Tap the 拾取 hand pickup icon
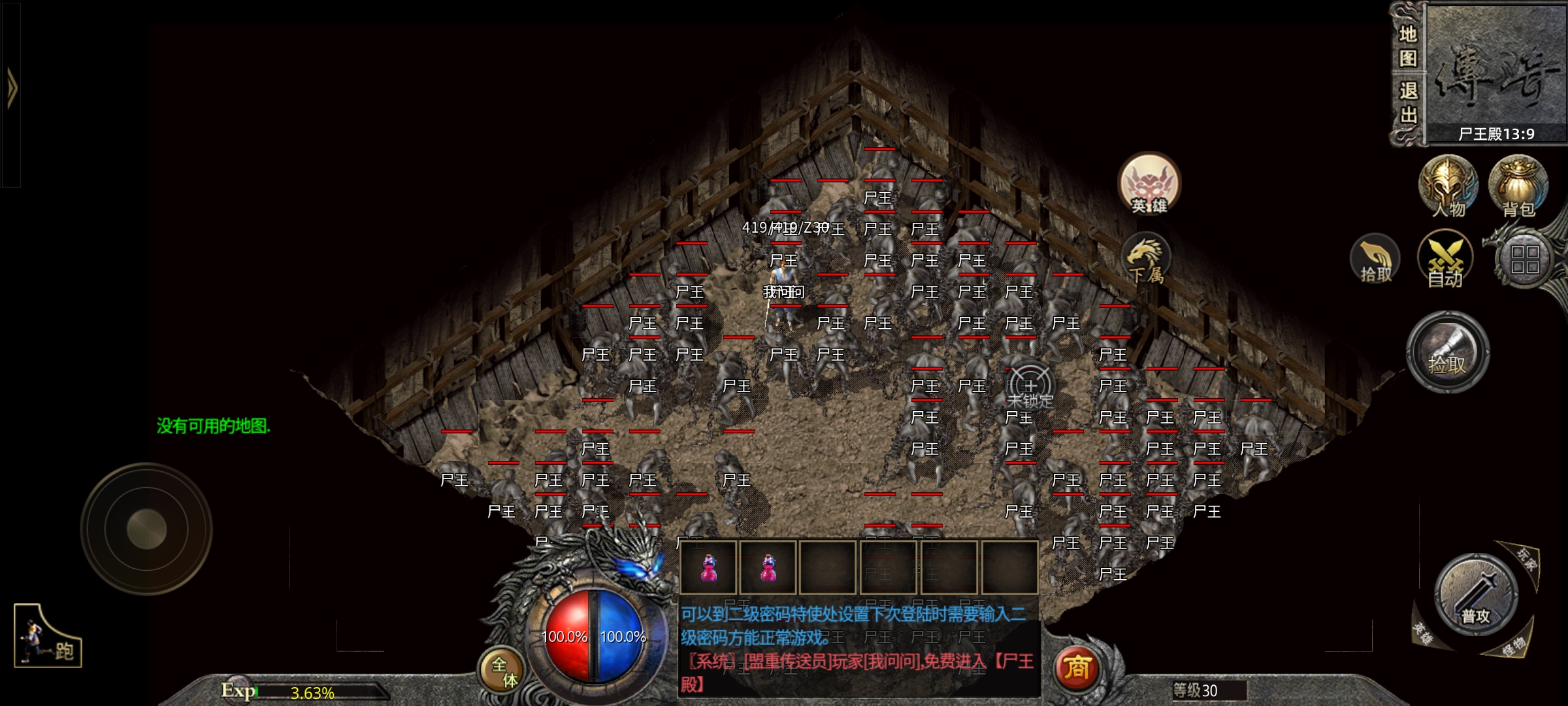 pyautogui.click(x=1375, y=260)
